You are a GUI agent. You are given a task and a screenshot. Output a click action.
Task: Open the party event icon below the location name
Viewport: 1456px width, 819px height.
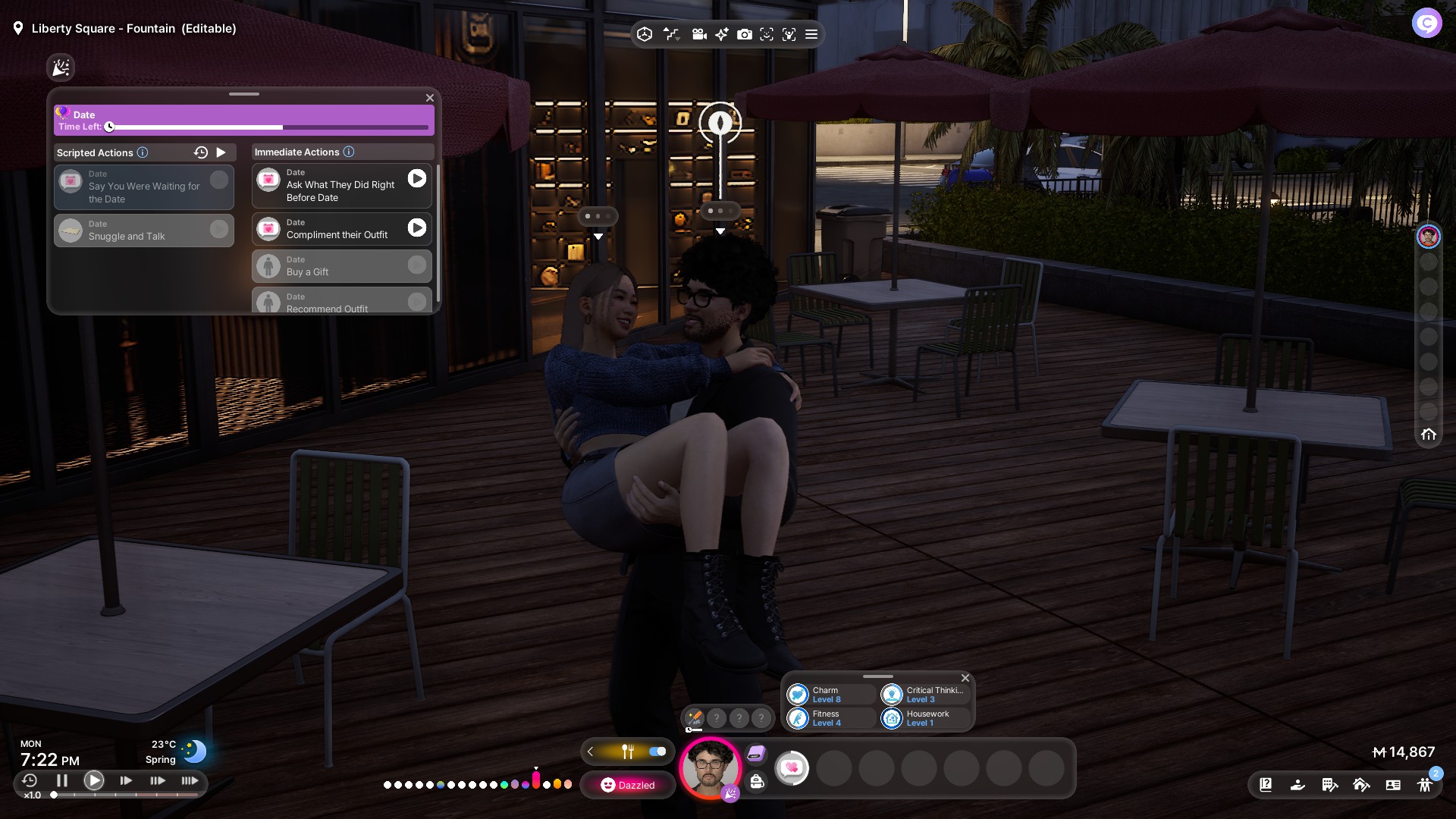61,67
